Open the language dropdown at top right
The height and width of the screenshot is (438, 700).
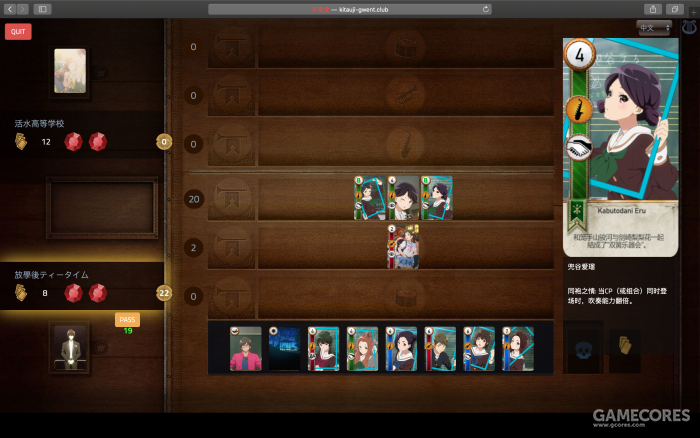tap(655, 28)
